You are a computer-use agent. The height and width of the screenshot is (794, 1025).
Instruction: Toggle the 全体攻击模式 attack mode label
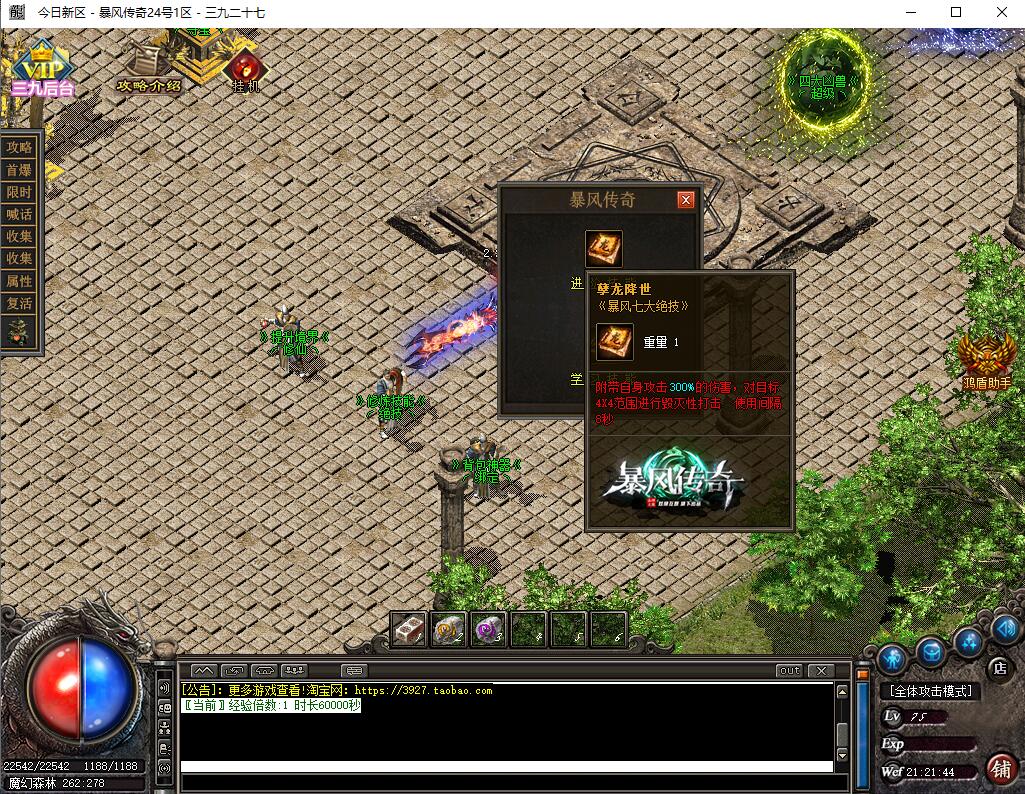pos(931,691)
